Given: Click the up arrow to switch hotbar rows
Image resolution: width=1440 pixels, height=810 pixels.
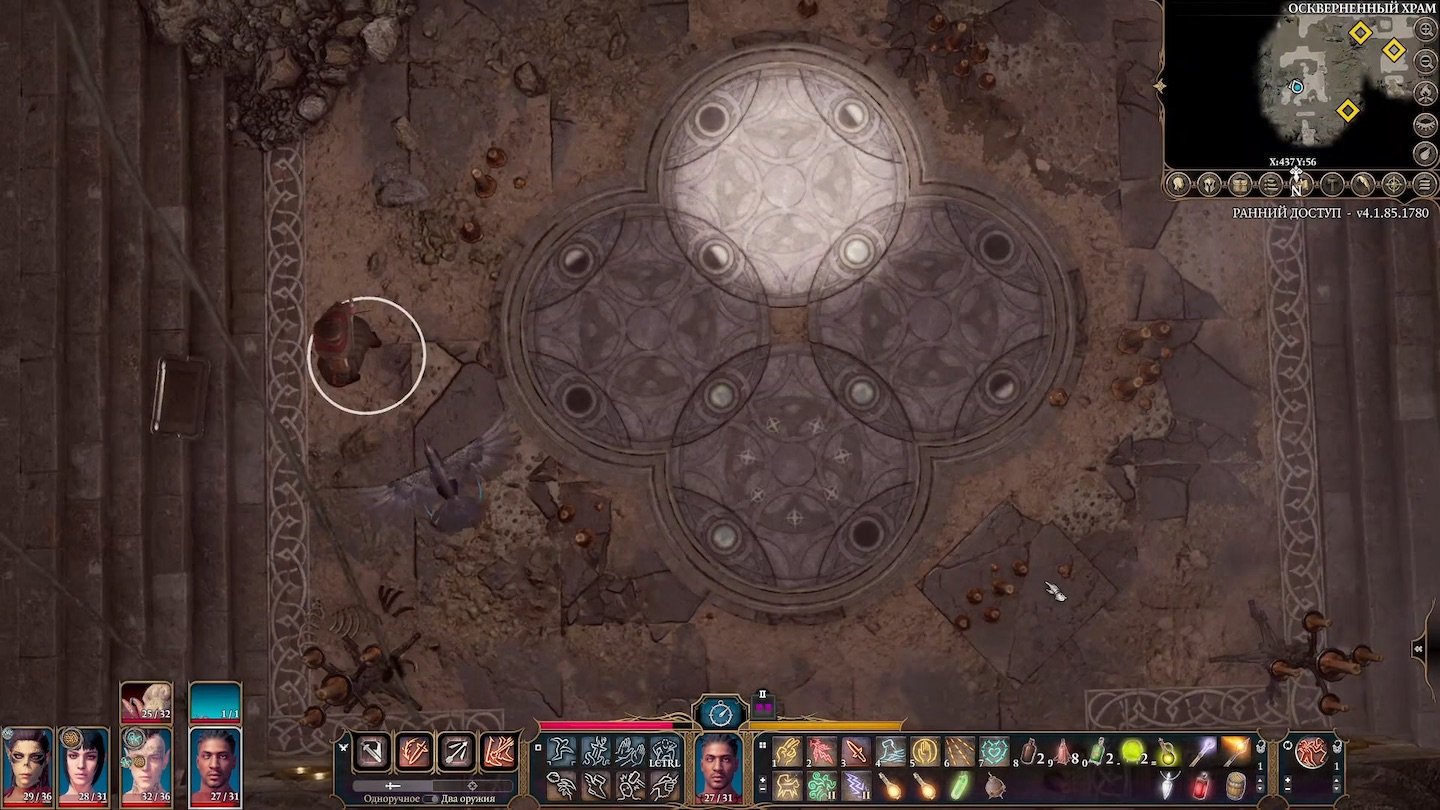Looking at the screenshot, I should [x=1260, y=780].
